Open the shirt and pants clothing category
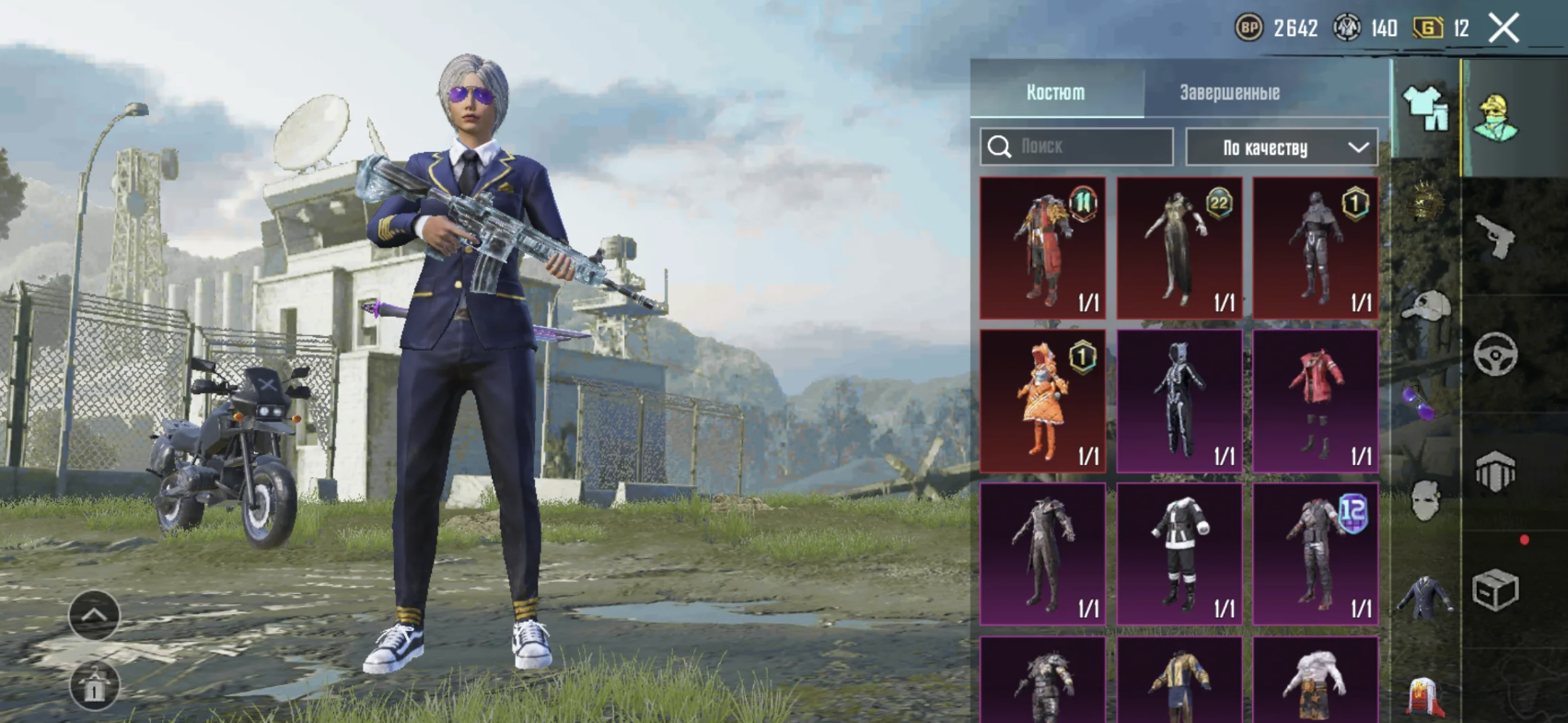The width and height of the screenshot is (1568, 723). click(x=1425, y=109)
